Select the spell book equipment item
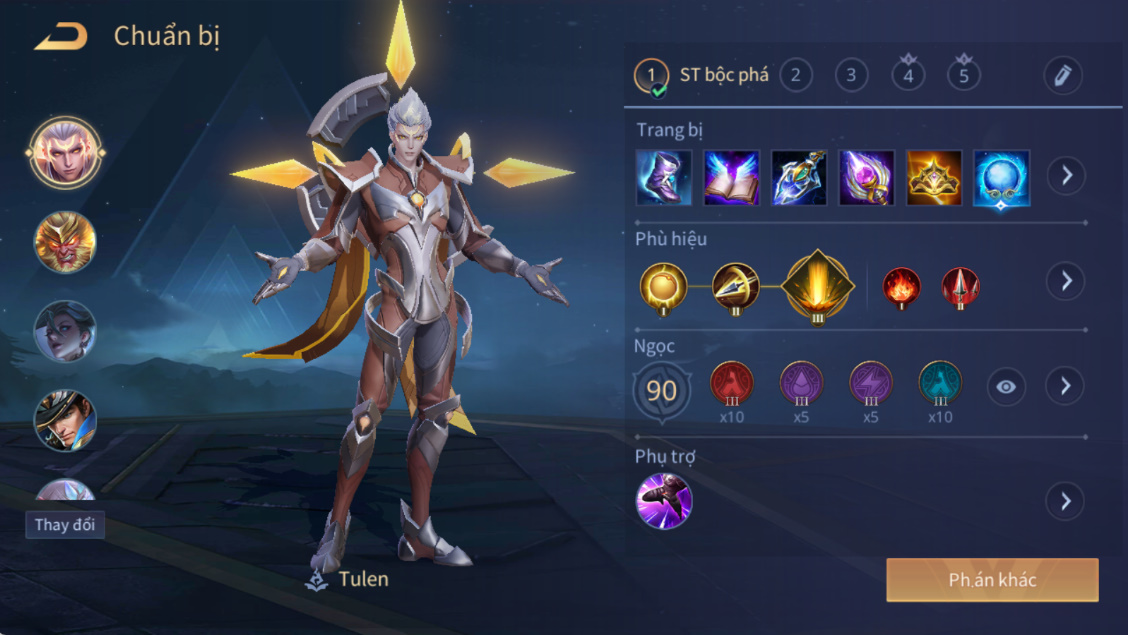Image resolution: width=1128 pixels, height=635 pixels. click(x=731, y=178)
